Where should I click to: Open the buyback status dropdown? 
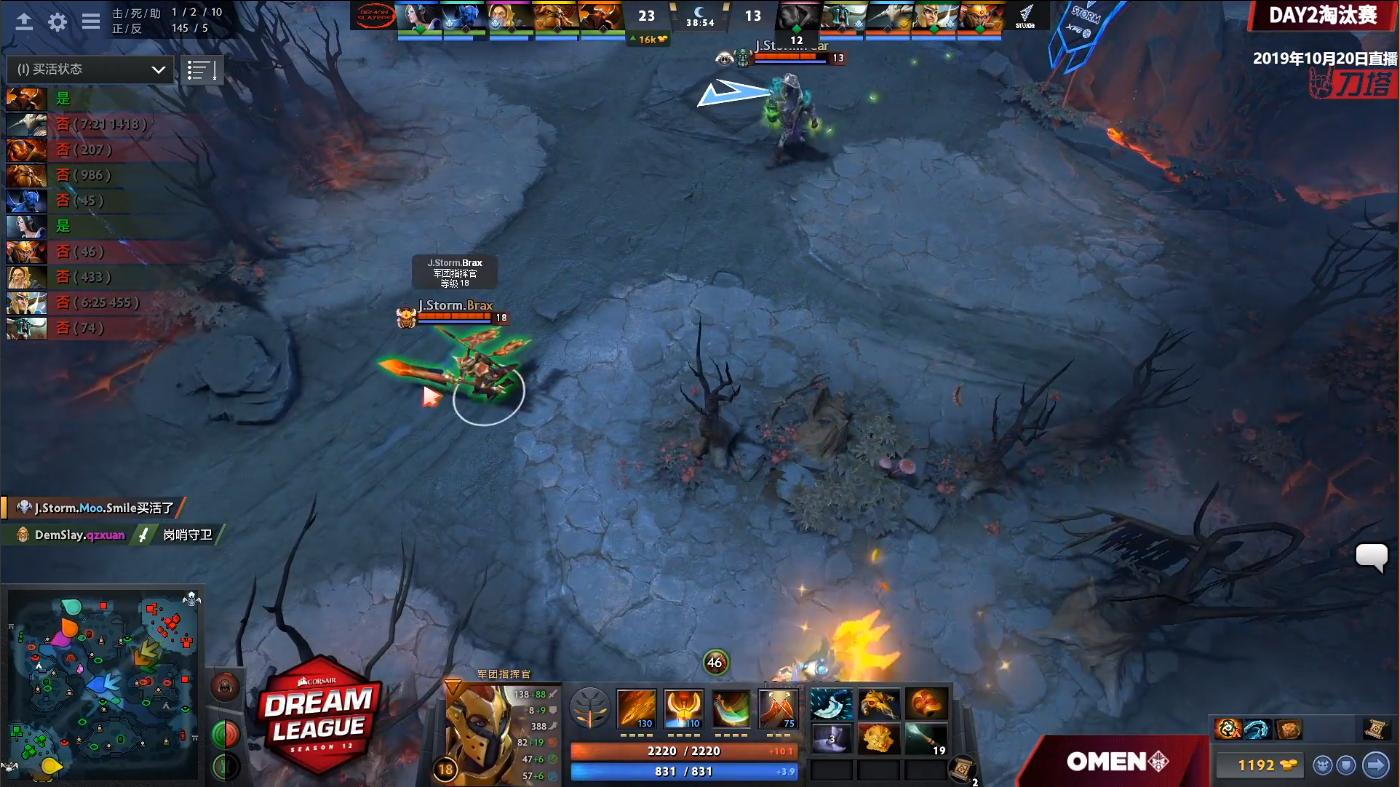click(x=90, y=70)
